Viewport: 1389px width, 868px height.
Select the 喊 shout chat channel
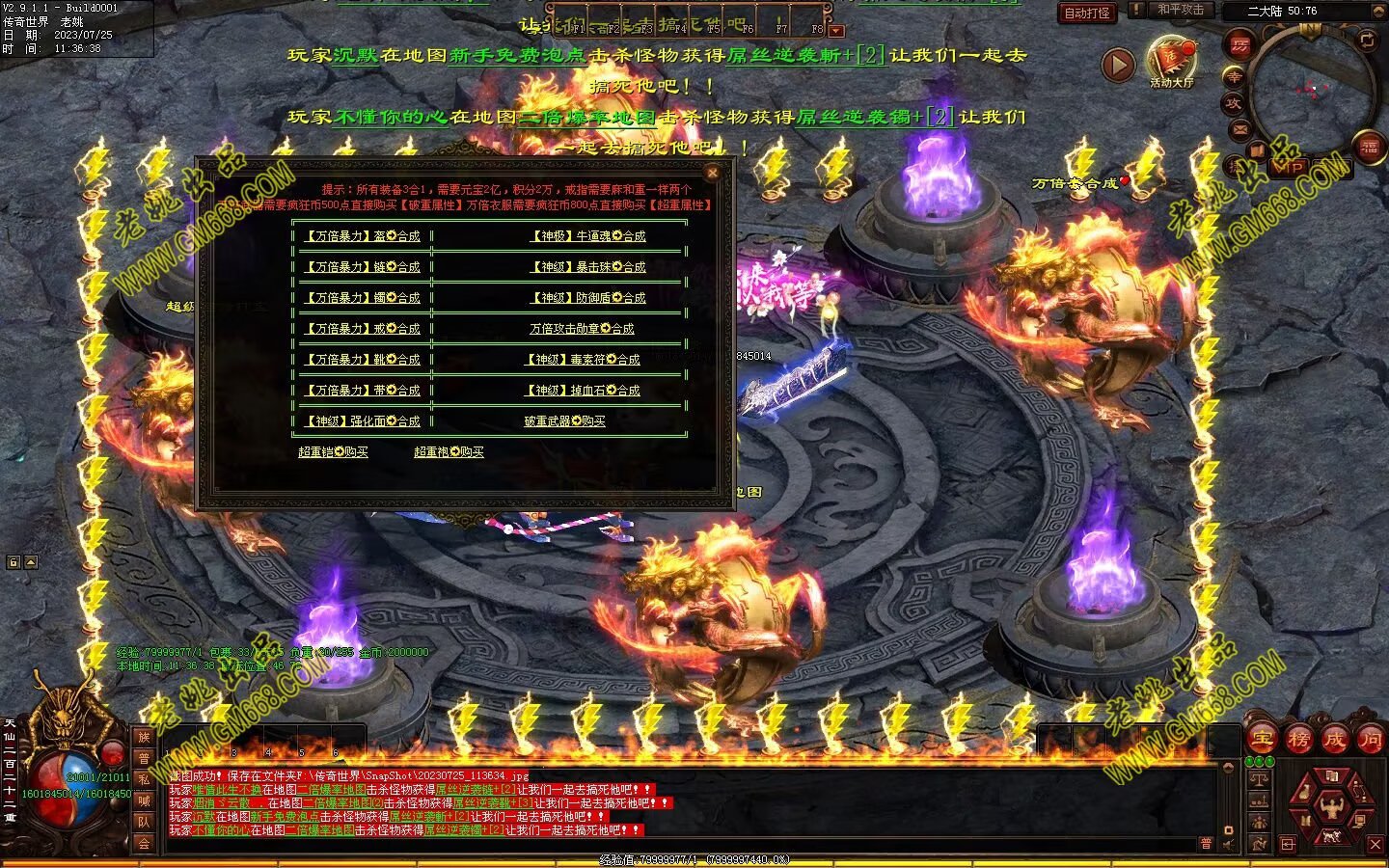coord(144,800)
